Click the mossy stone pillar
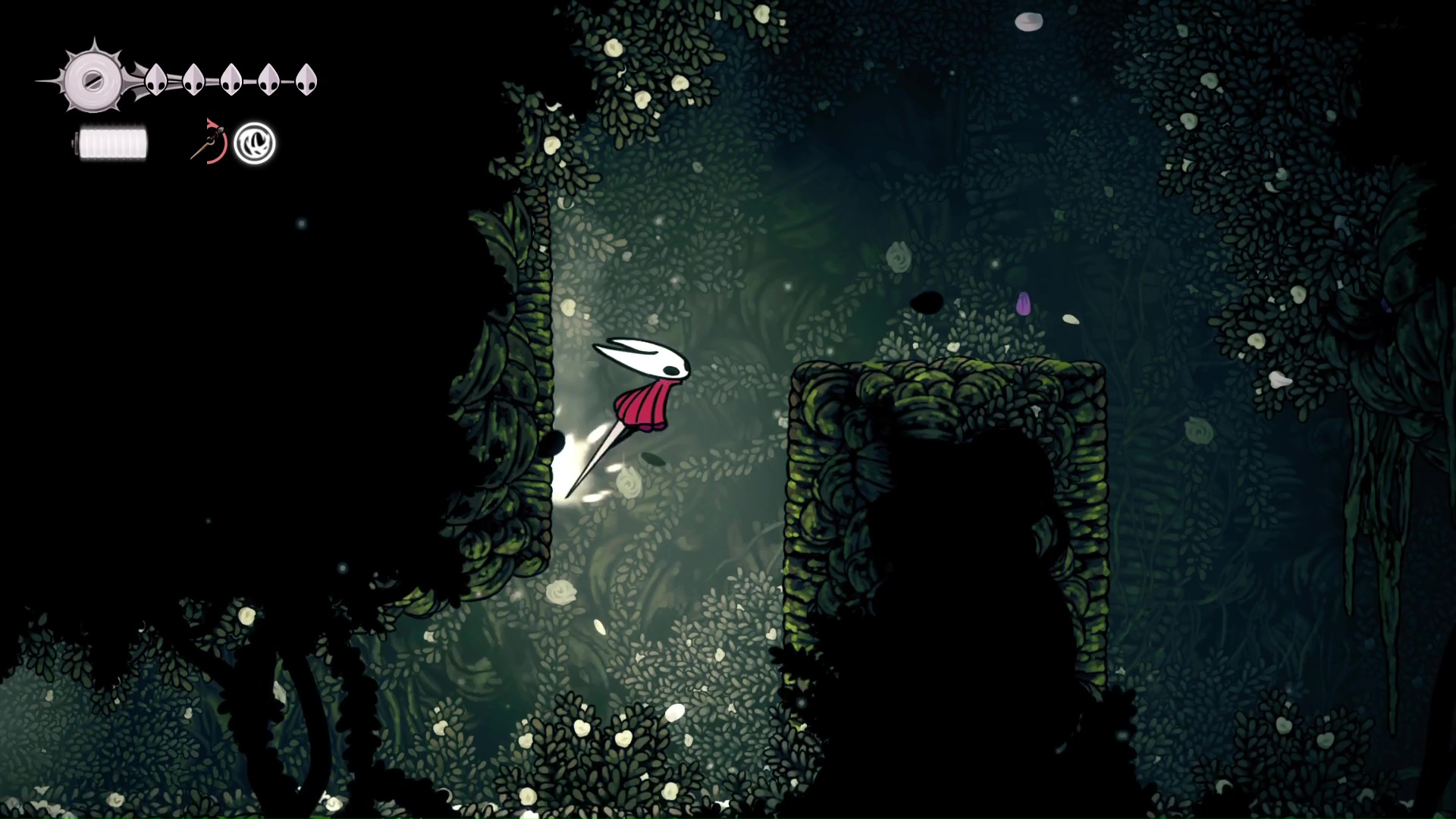 948,455
